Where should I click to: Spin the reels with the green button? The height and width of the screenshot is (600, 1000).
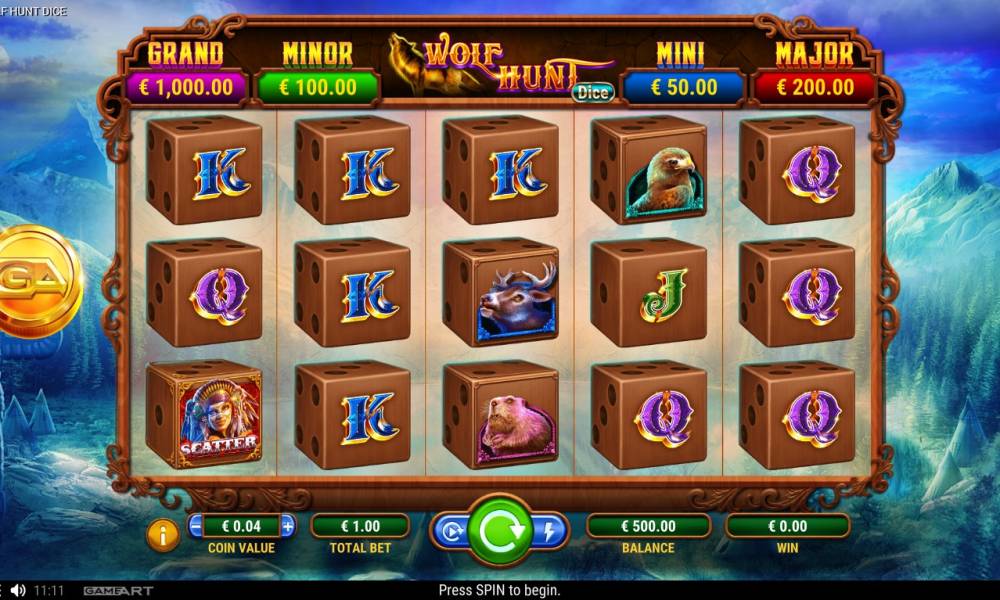[499, 532]
